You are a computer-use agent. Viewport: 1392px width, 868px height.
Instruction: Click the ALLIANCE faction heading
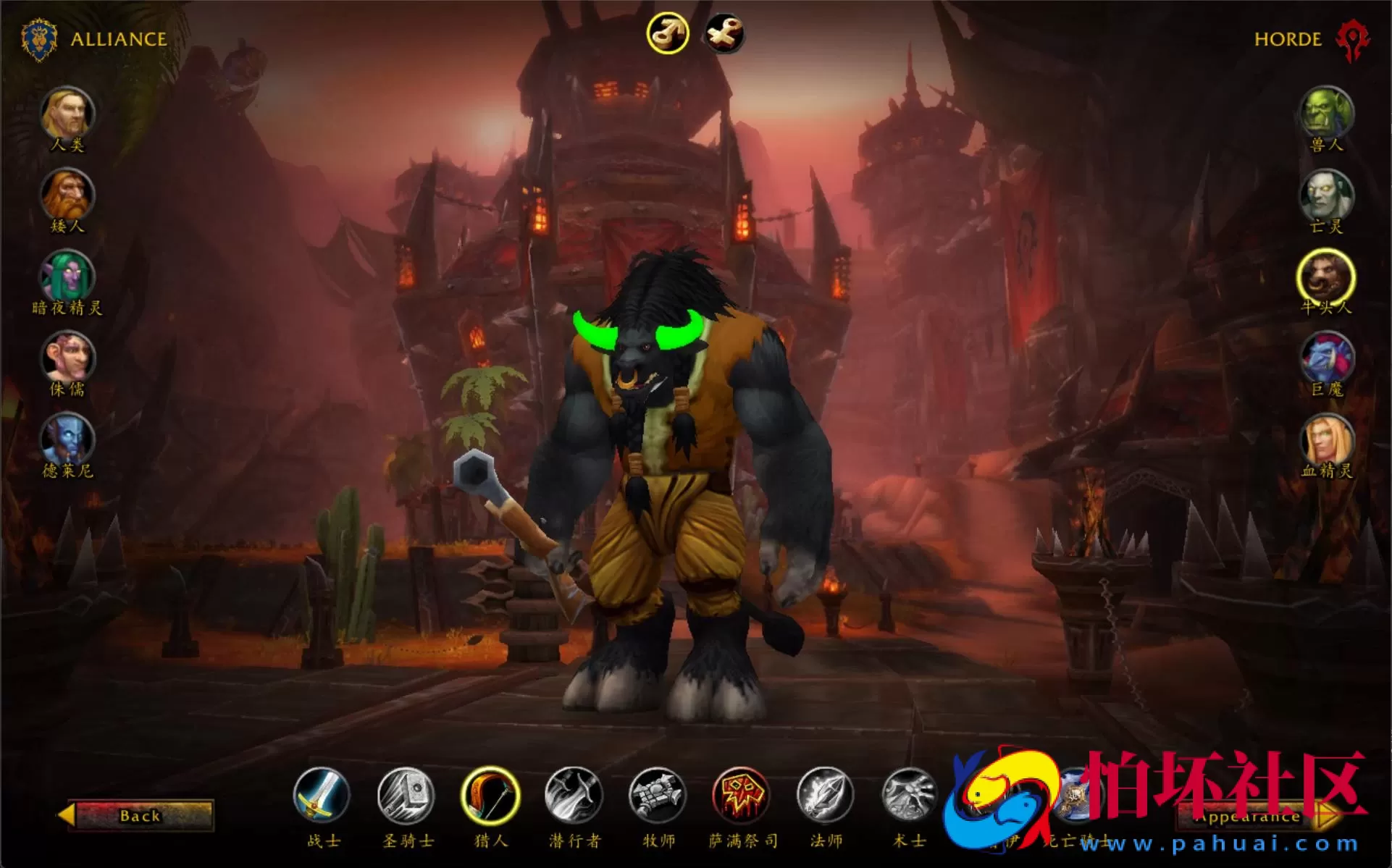(x=117, y=40)
